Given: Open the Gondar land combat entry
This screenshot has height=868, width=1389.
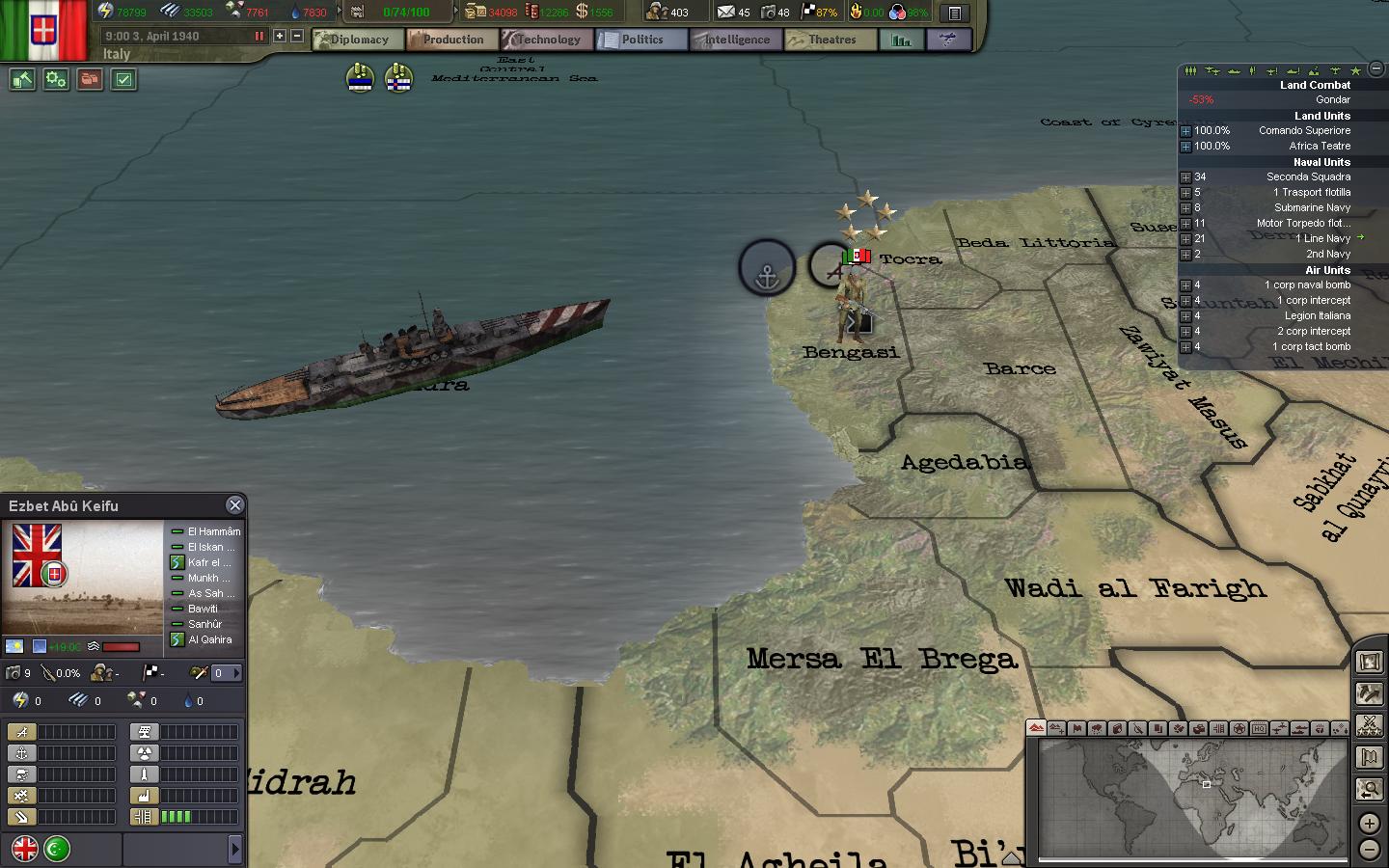Looking at the screenshot, I should 1332,99.
